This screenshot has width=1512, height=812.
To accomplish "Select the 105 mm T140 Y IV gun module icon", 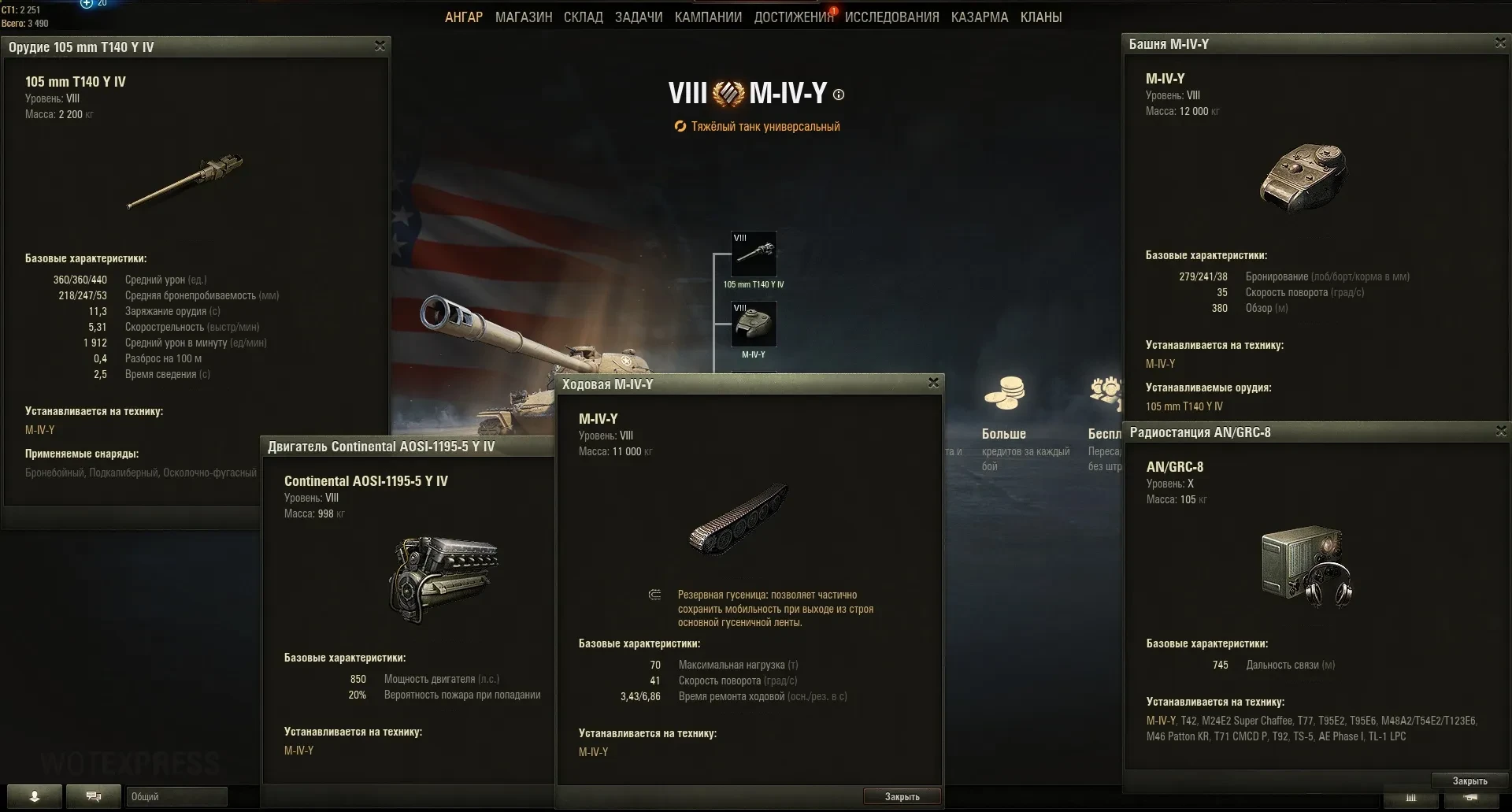I will (754, 254).
